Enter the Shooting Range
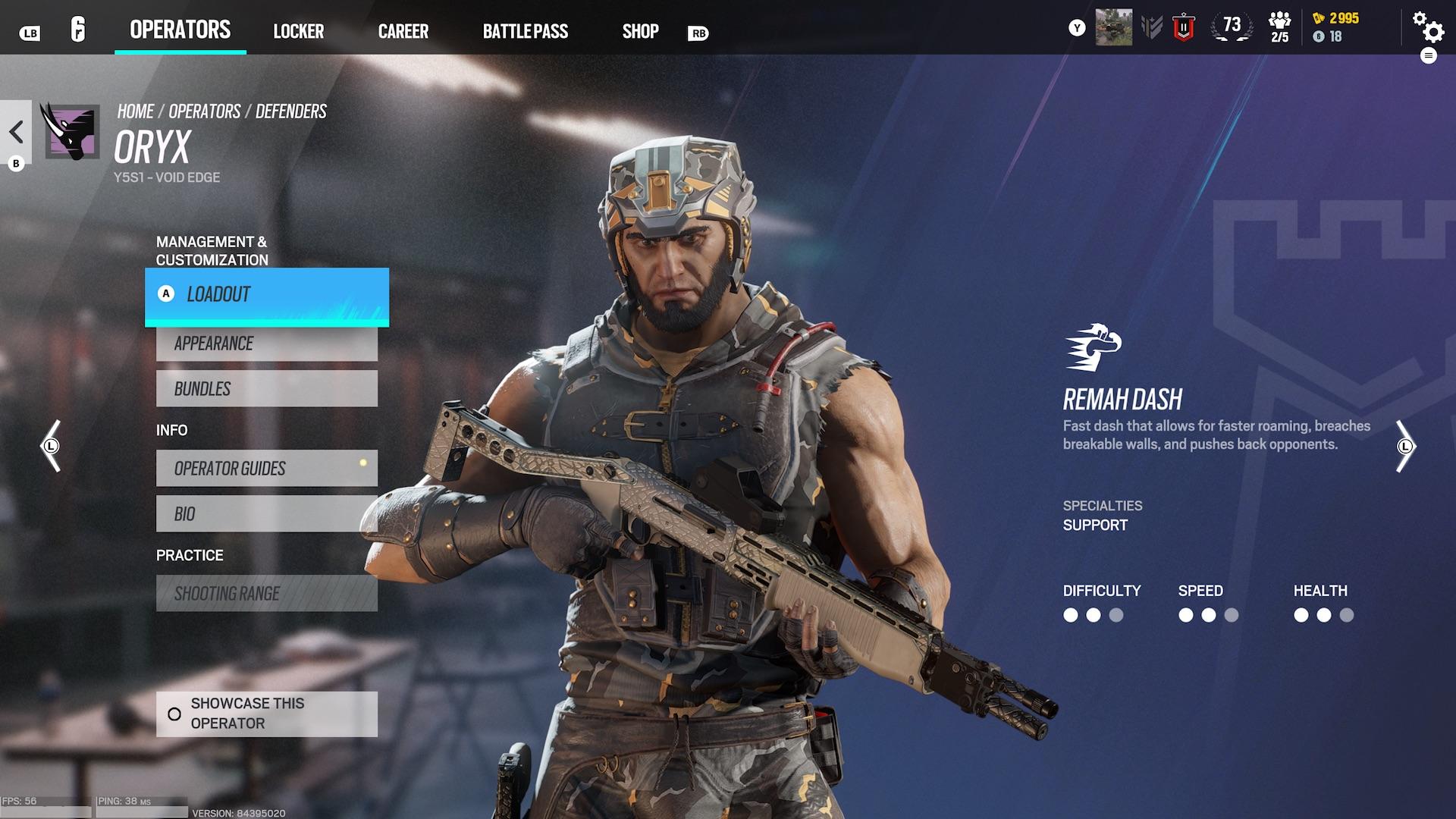The width and height of the screenshot is (1456, 819). (267, 594)
